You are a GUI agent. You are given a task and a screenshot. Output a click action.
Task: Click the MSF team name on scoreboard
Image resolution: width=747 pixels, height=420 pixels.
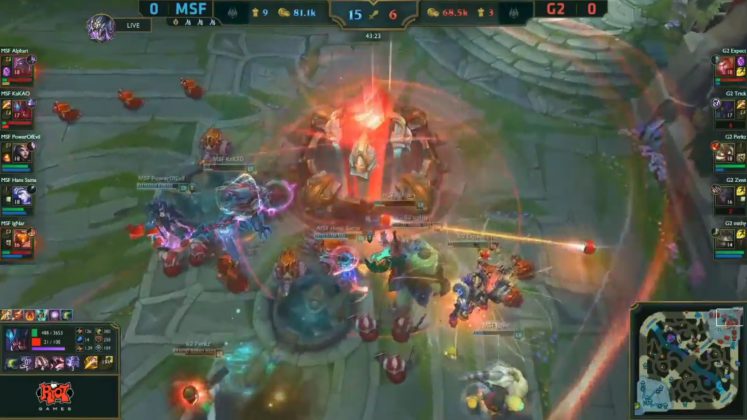(x=189, y=10)
